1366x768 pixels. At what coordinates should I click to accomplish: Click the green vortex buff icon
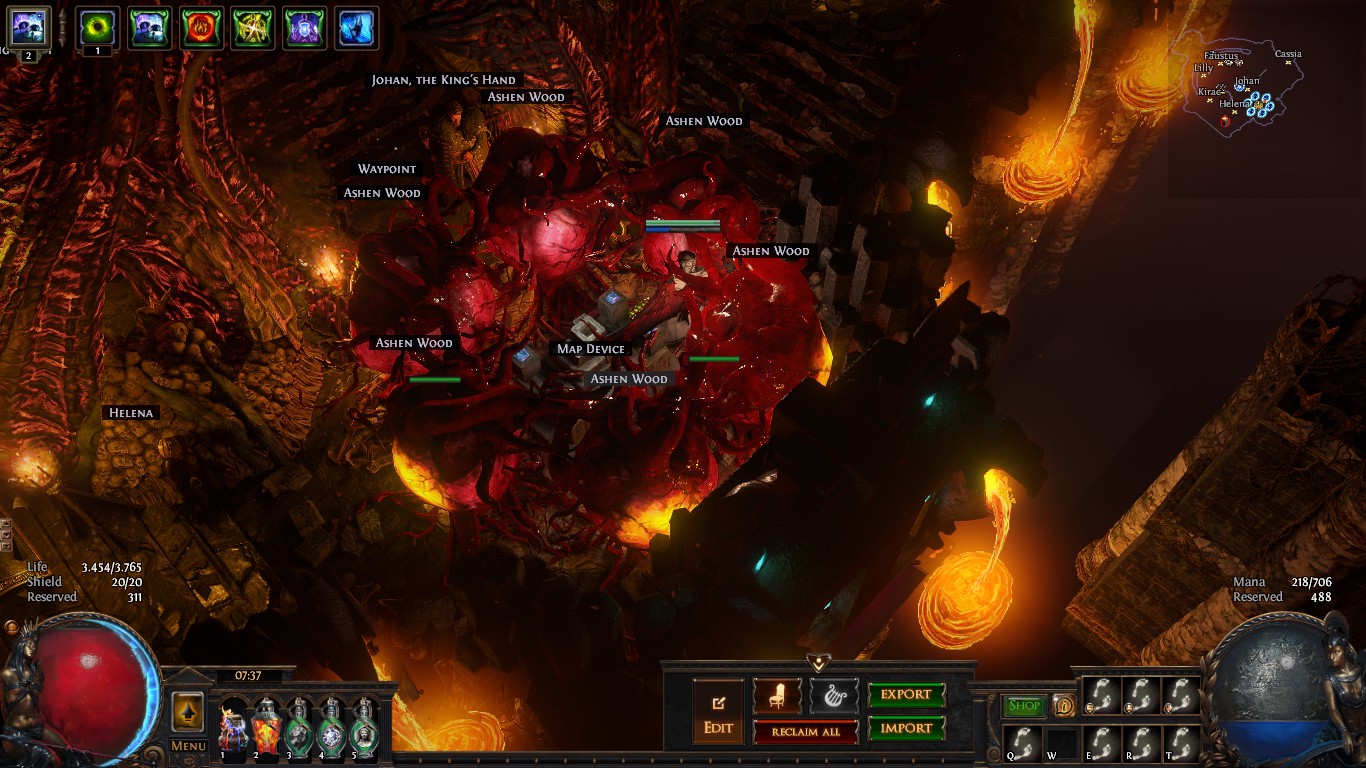[97, 27]
